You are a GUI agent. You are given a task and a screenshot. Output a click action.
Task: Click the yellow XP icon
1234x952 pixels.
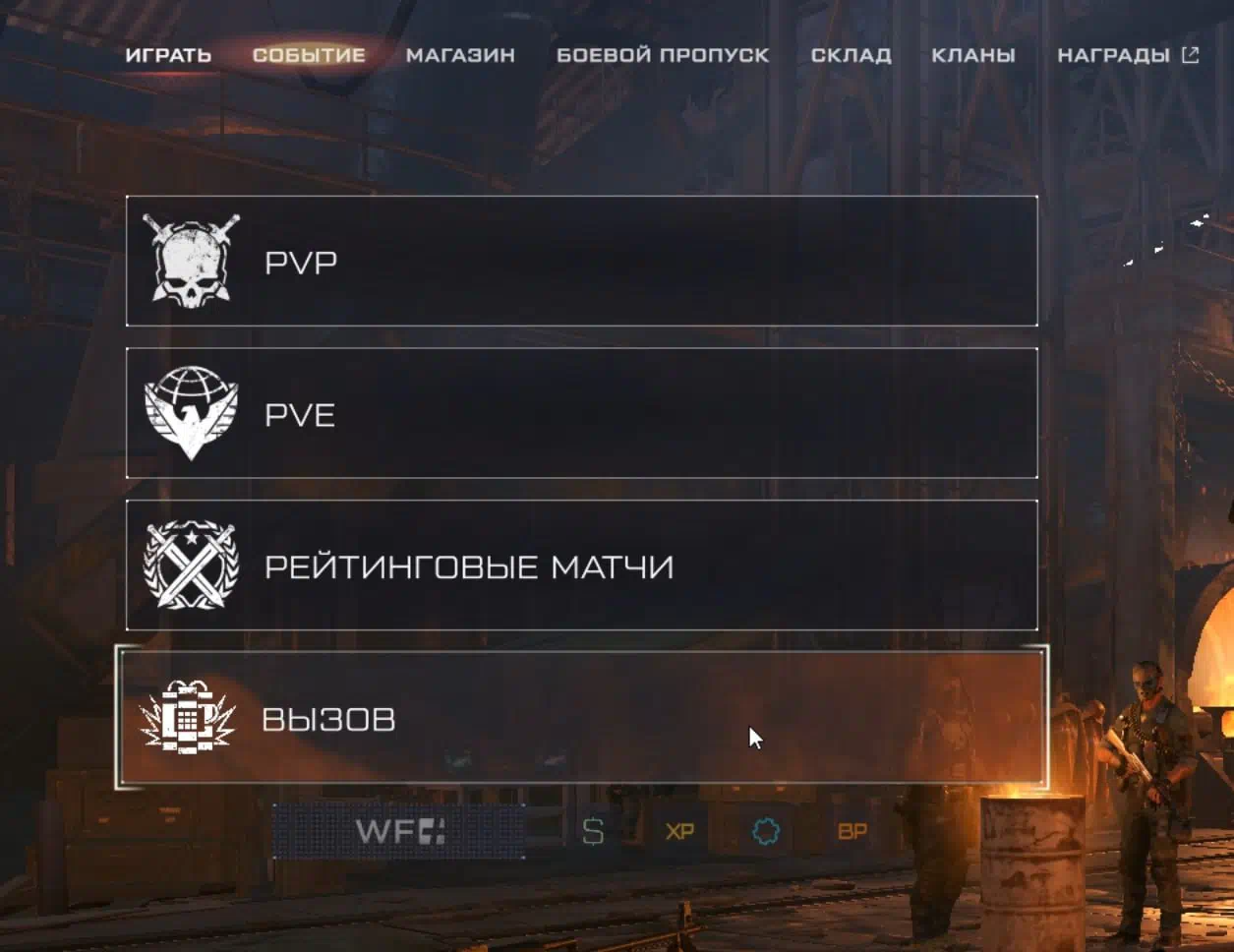[x=679, y=831]
